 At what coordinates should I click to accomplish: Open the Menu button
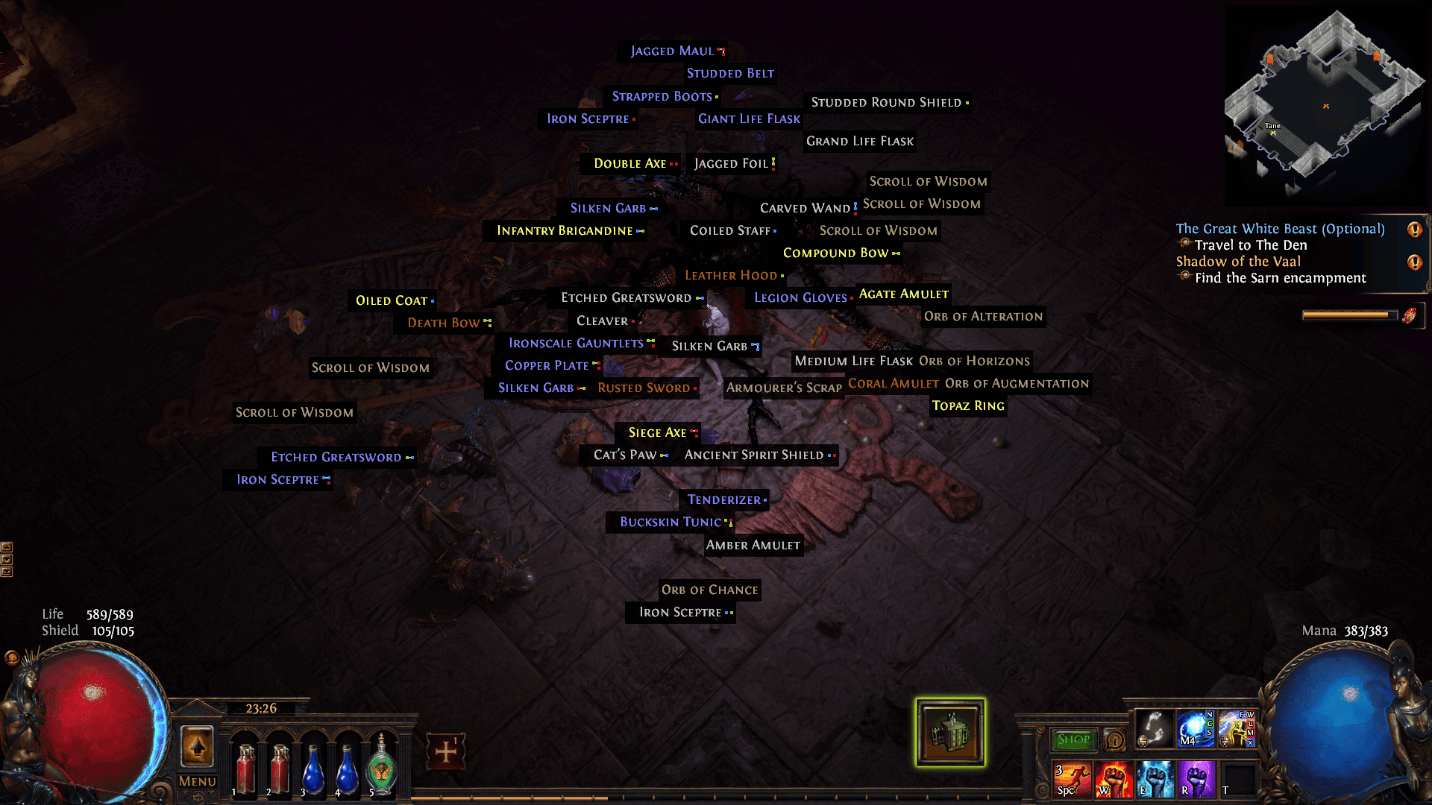tap(197, 781)
